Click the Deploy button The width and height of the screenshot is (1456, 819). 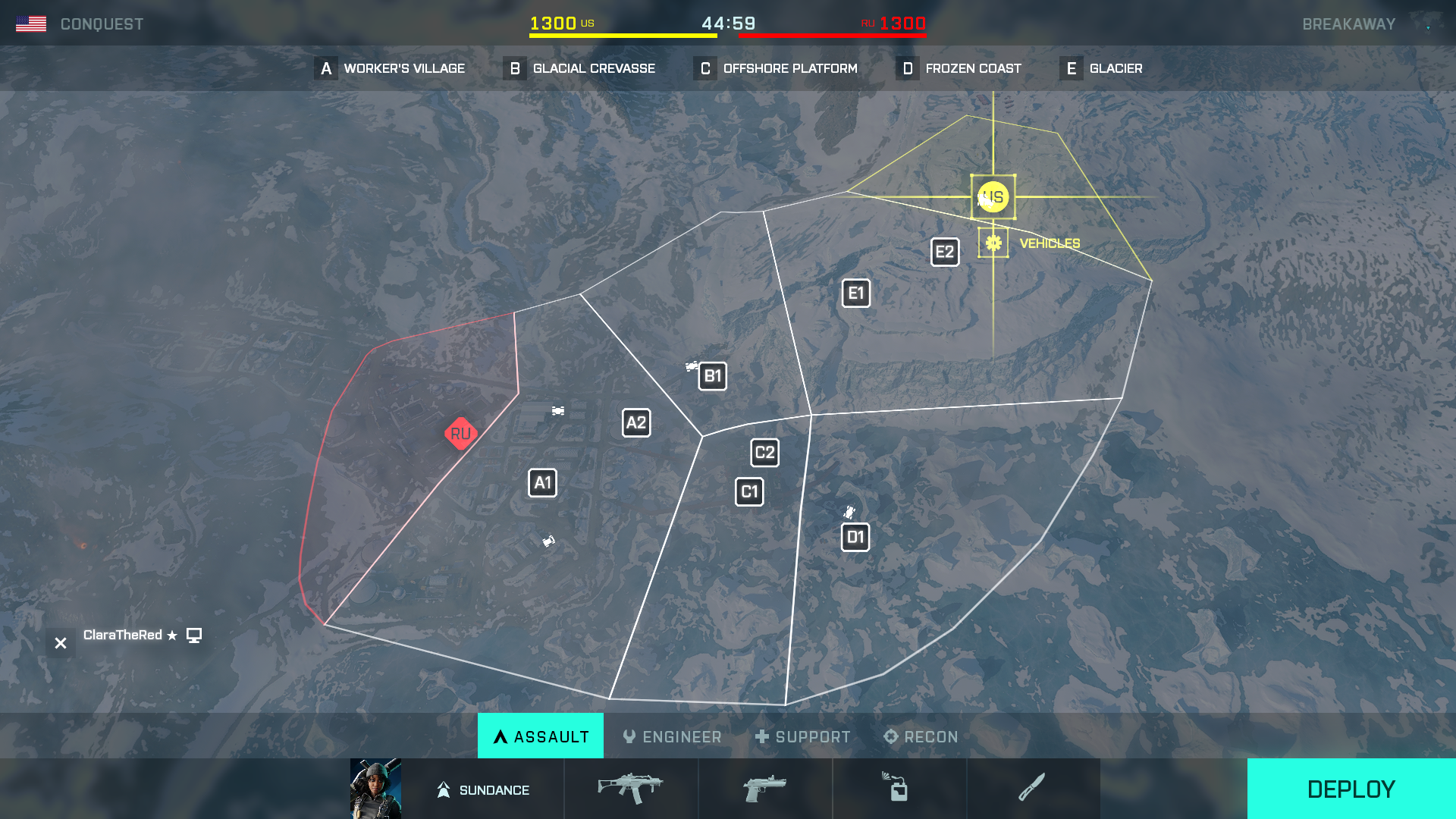[x=1351, y=789]
